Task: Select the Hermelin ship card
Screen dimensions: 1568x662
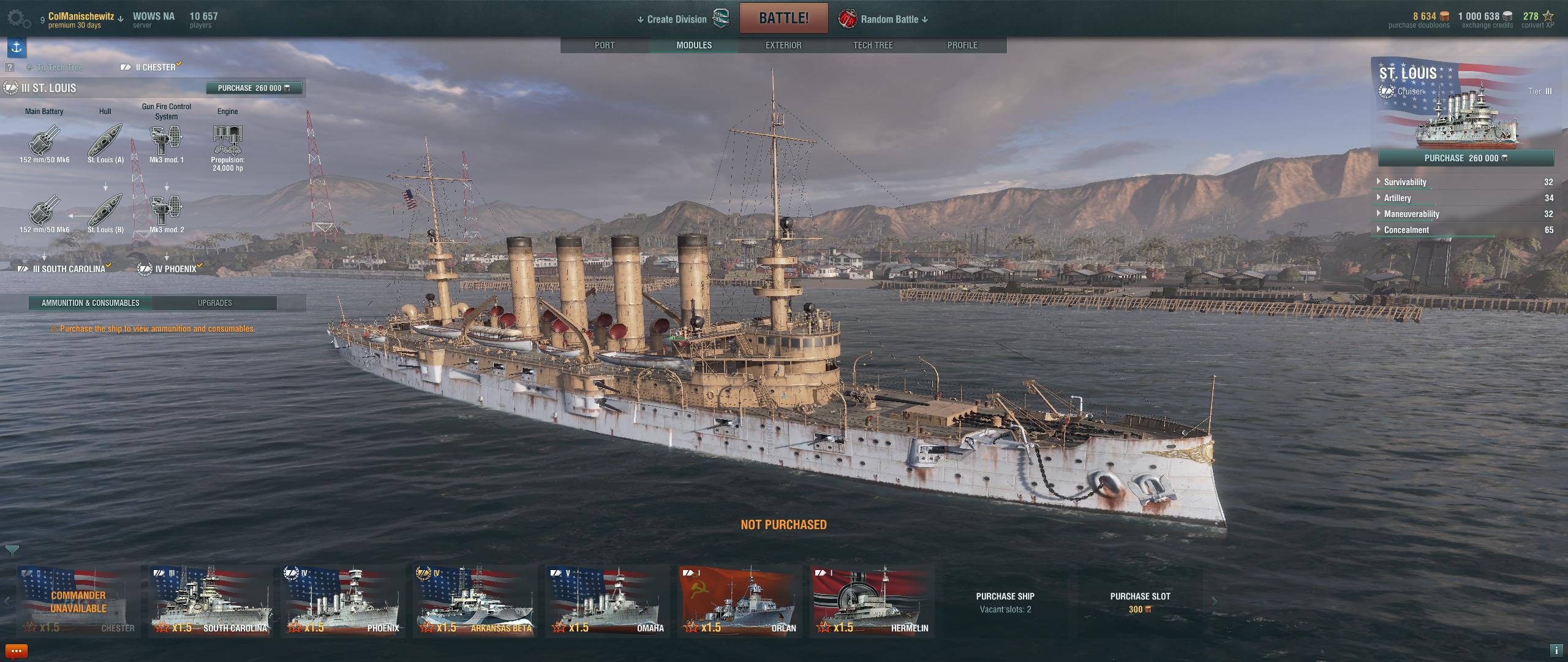Action: [872, 602]
